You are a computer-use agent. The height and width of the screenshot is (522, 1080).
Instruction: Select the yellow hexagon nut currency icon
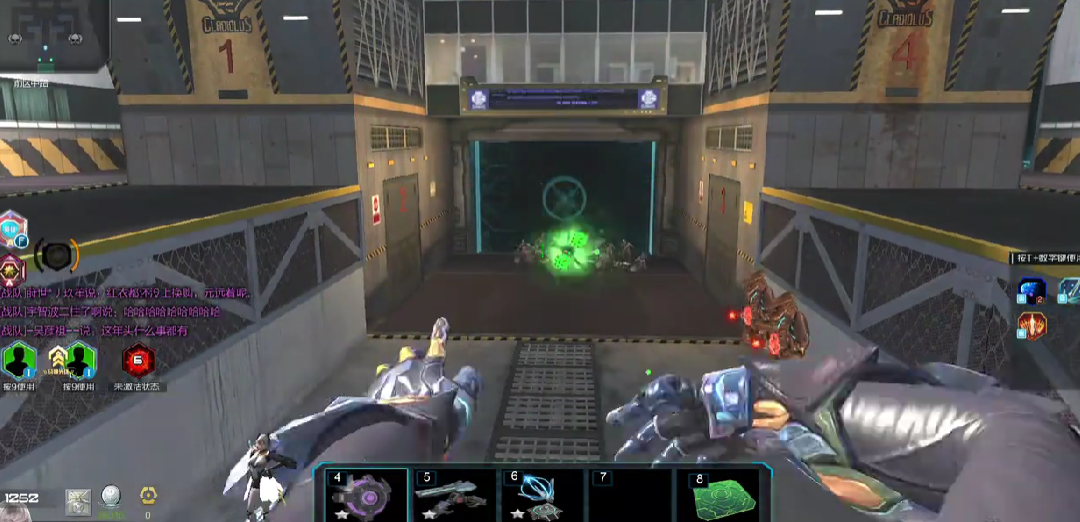click(x=148, y=496)
